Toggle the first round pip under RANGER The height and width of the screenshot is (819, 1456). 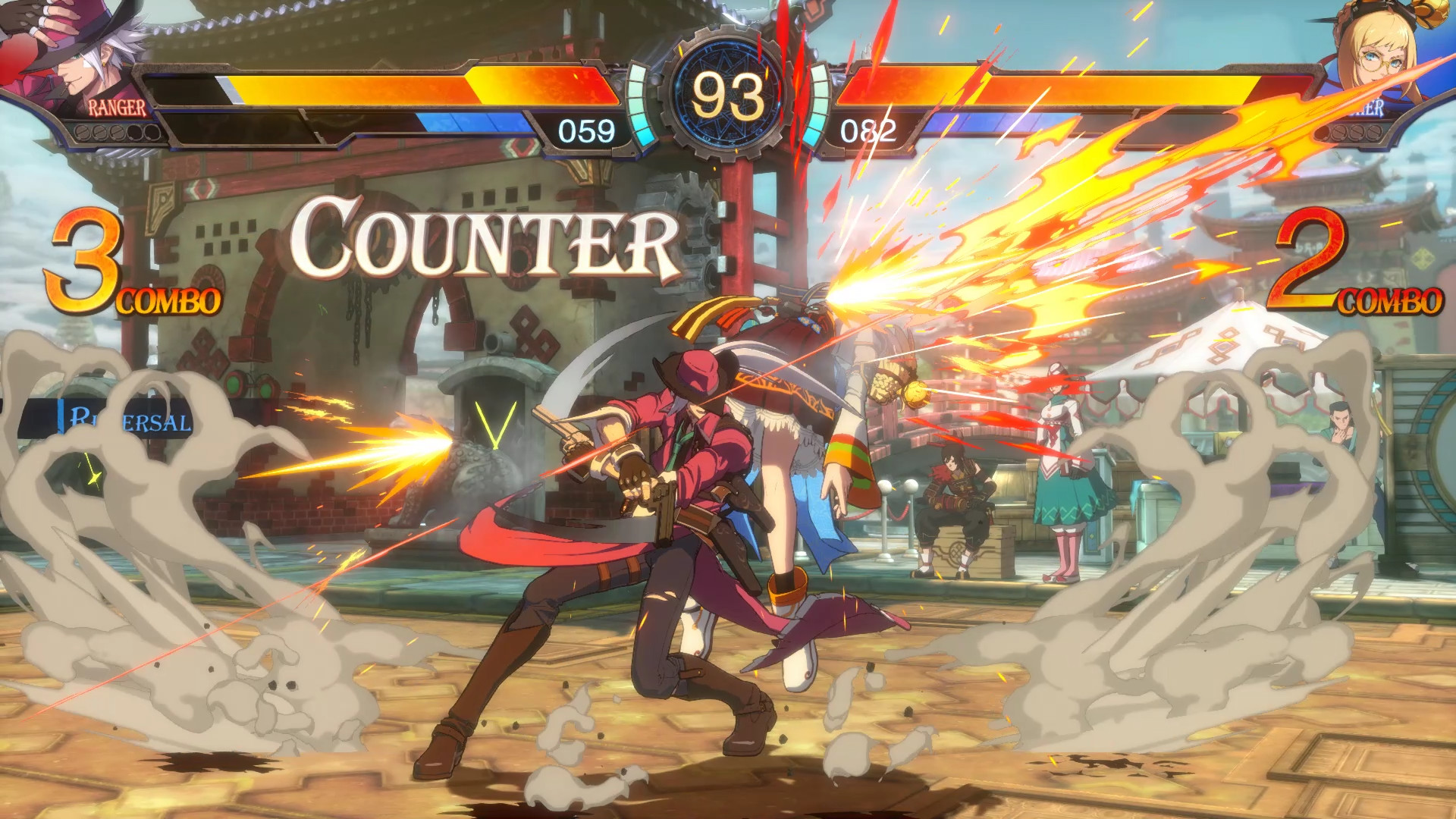(83, 133)
